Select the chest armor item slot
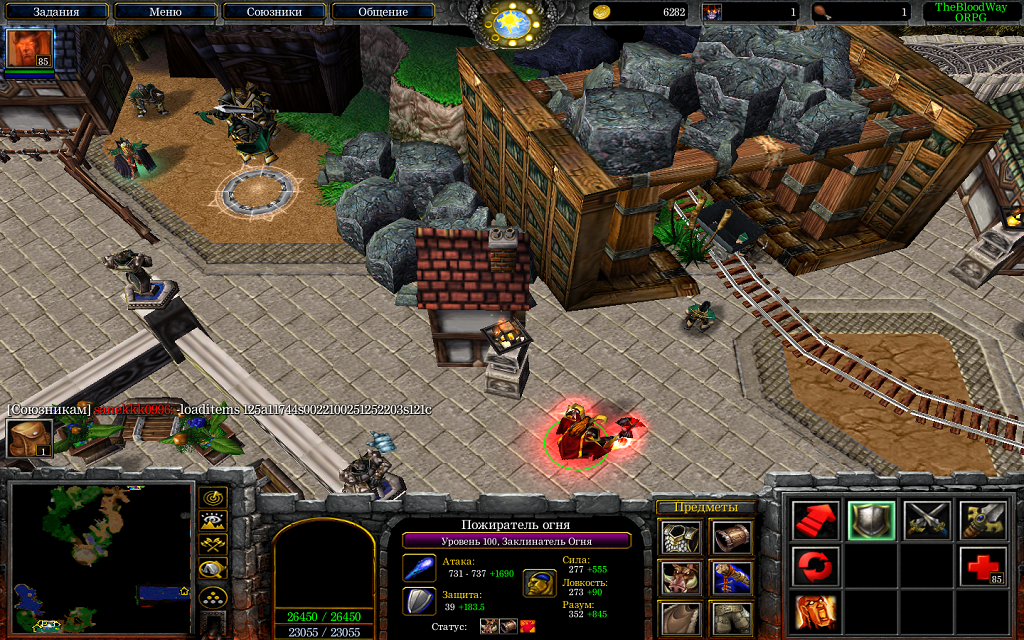Viewport: 1024px width, 640px height. (x=680, y=536)
